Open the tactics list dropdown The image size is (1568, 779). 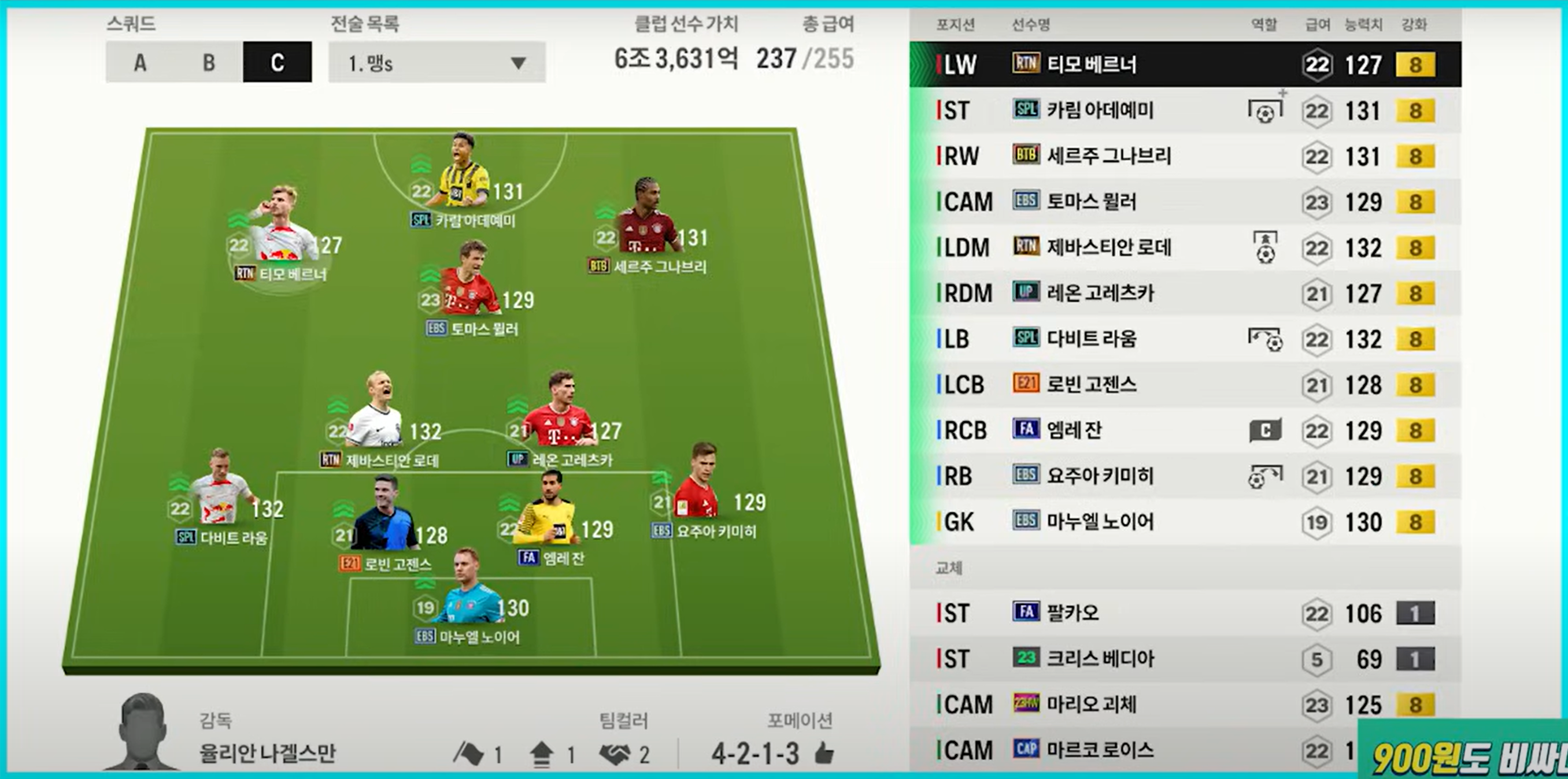[x=437, y=62]
